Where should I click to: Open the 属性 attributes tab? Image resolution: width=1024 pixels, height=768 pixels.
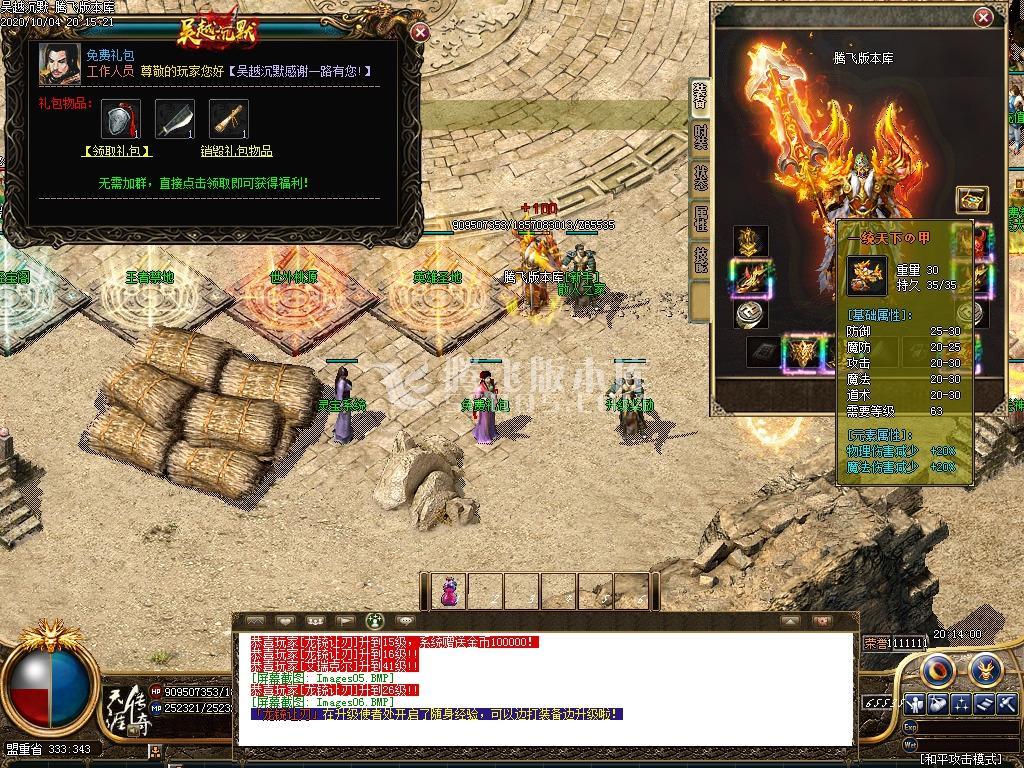pyautogui.click(x=700, y=219)
